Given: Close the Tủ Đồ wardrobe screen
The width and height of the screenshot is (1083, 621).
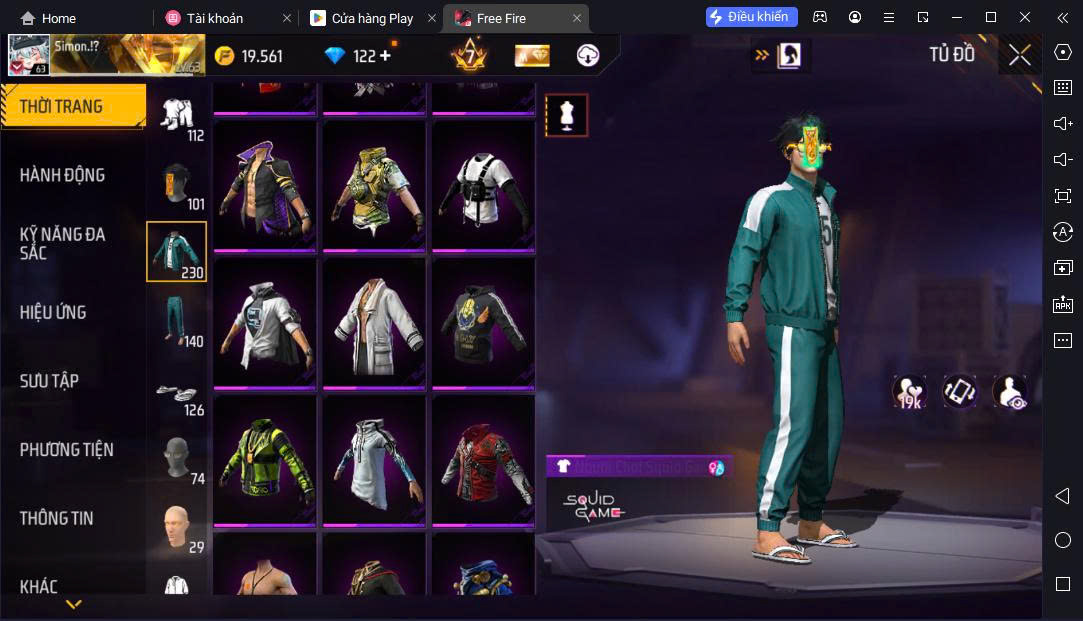Looking at the screenshot, I should pos(1019,56).
